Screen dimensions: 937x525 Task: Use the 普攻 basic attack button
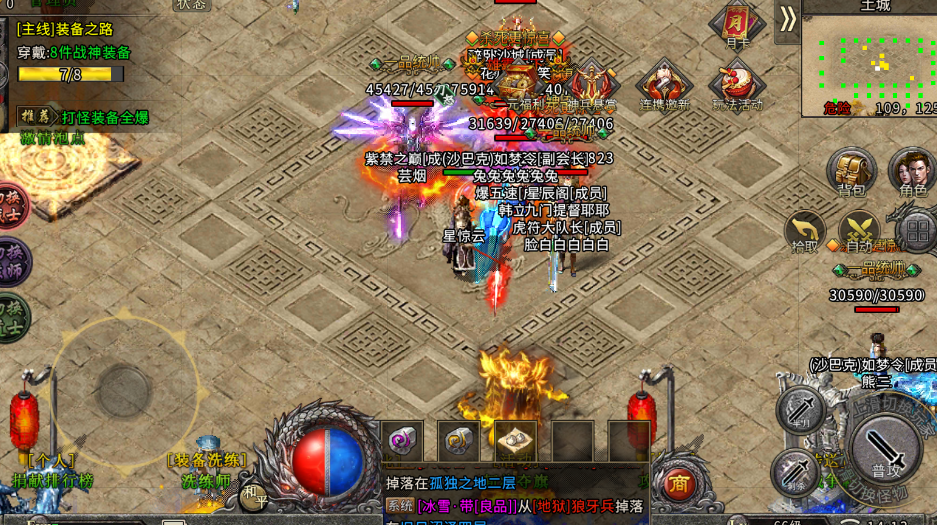point(885,445)
